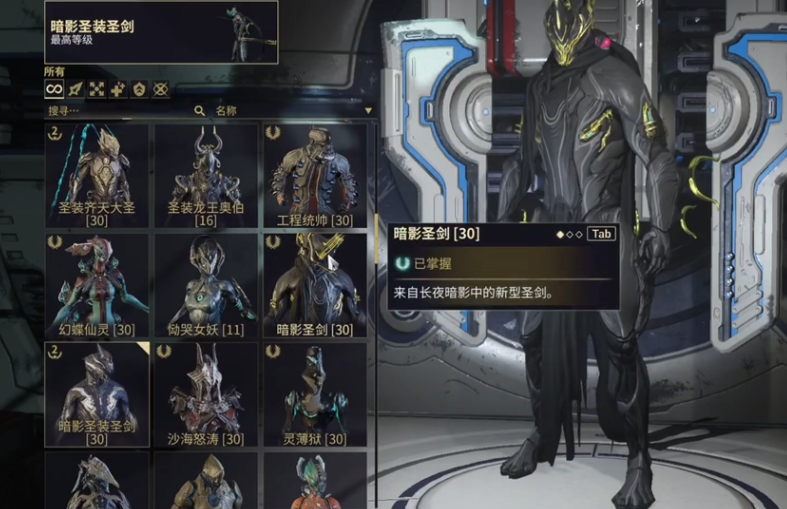Viewport: 787px width, 509px height.
Task: Switch to the four-arrows expand filter
Action: [97, 89]
